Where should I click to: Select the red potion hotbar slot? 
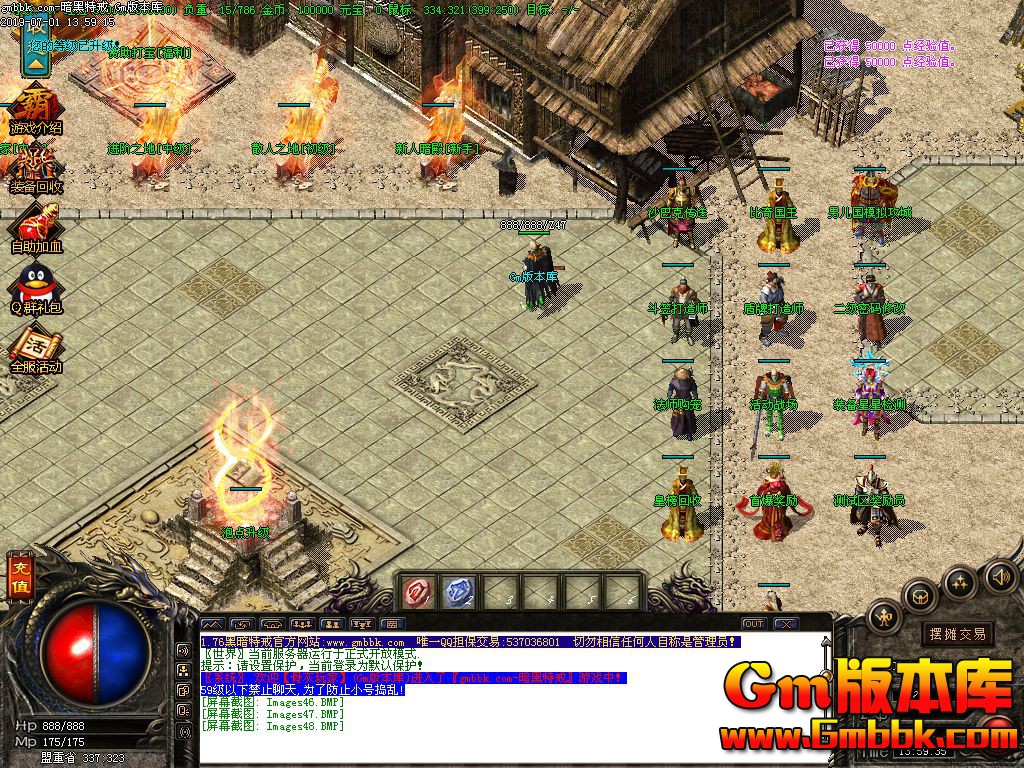tap(415, 591)
